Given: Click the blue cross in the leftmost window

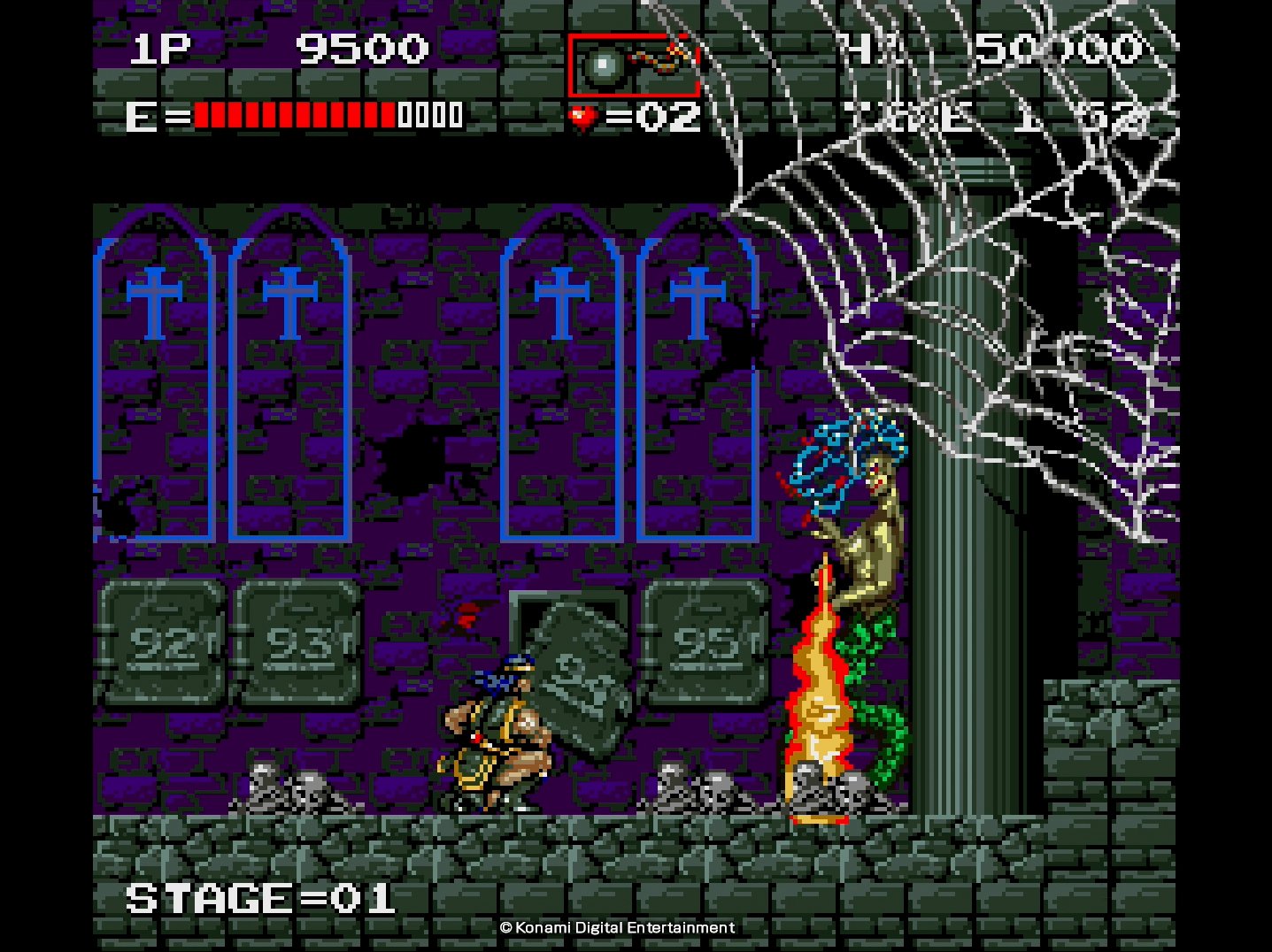Looking at the screenshot, I should click(155, 301).
